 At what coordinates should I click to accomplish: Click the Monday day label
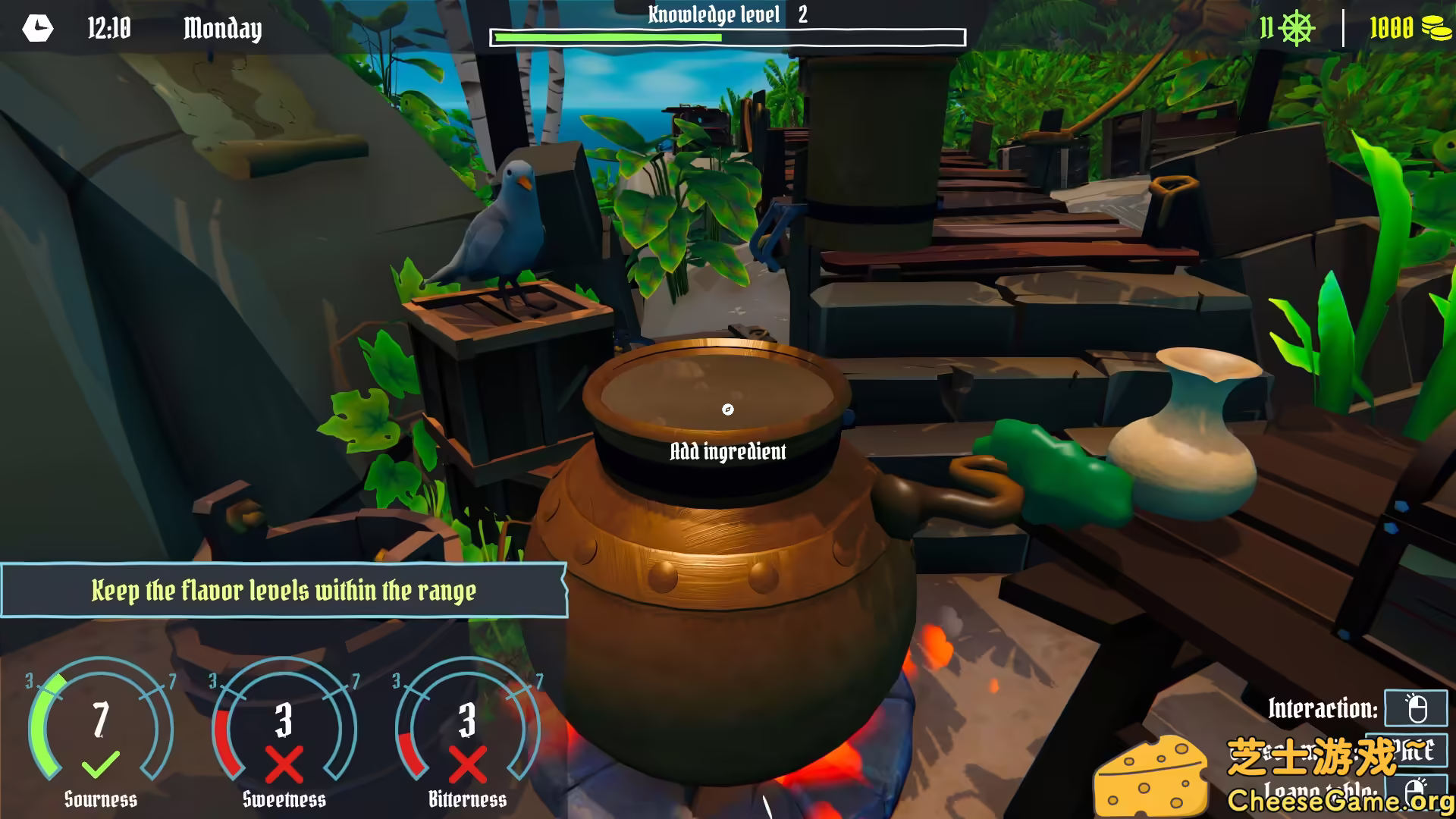point(222,29)
